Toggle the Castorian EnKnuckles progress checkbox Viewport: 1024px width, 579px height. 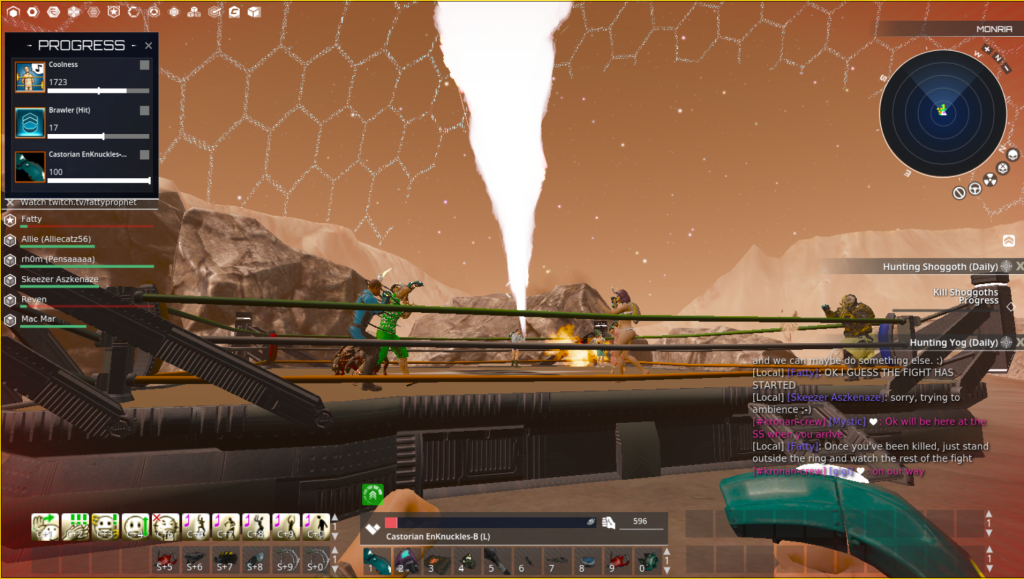click(145, 155)
